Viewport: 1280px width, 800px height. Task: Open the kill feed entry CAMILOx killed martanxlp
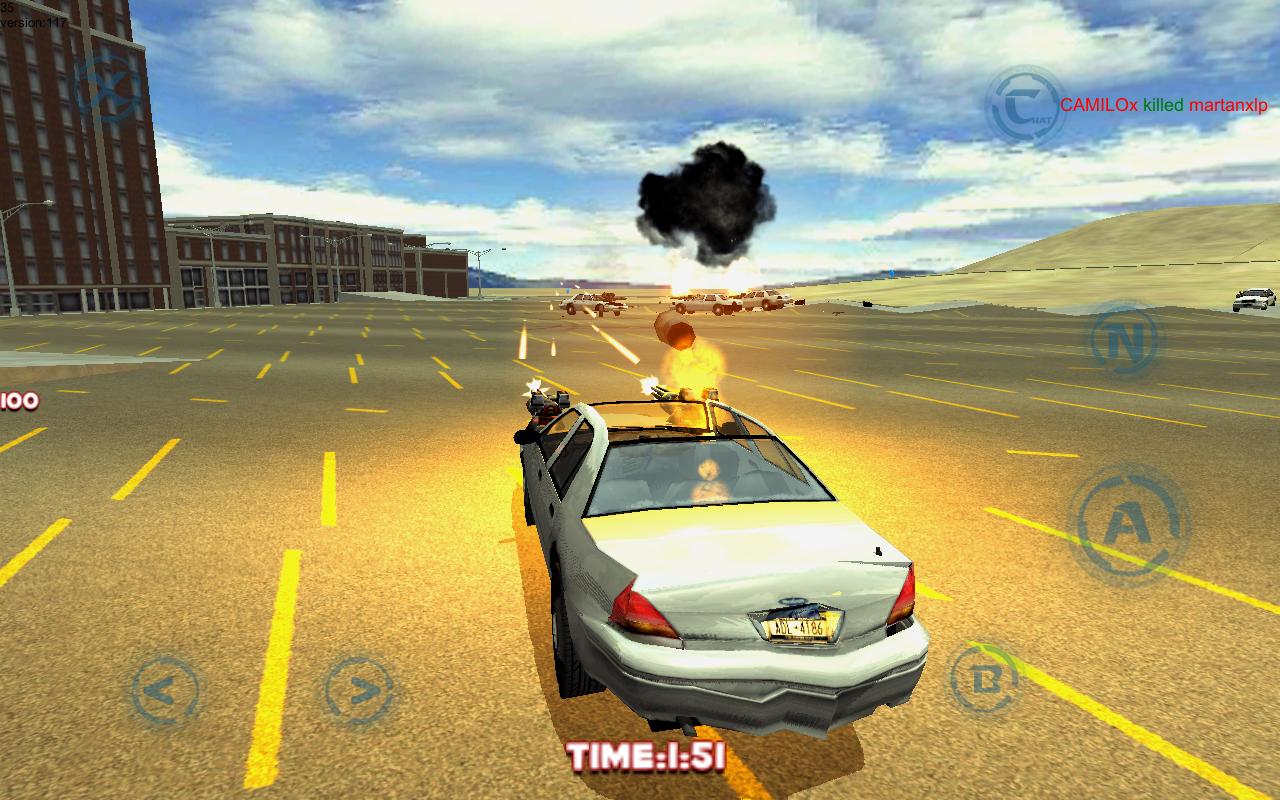(x=1162, y=102)
